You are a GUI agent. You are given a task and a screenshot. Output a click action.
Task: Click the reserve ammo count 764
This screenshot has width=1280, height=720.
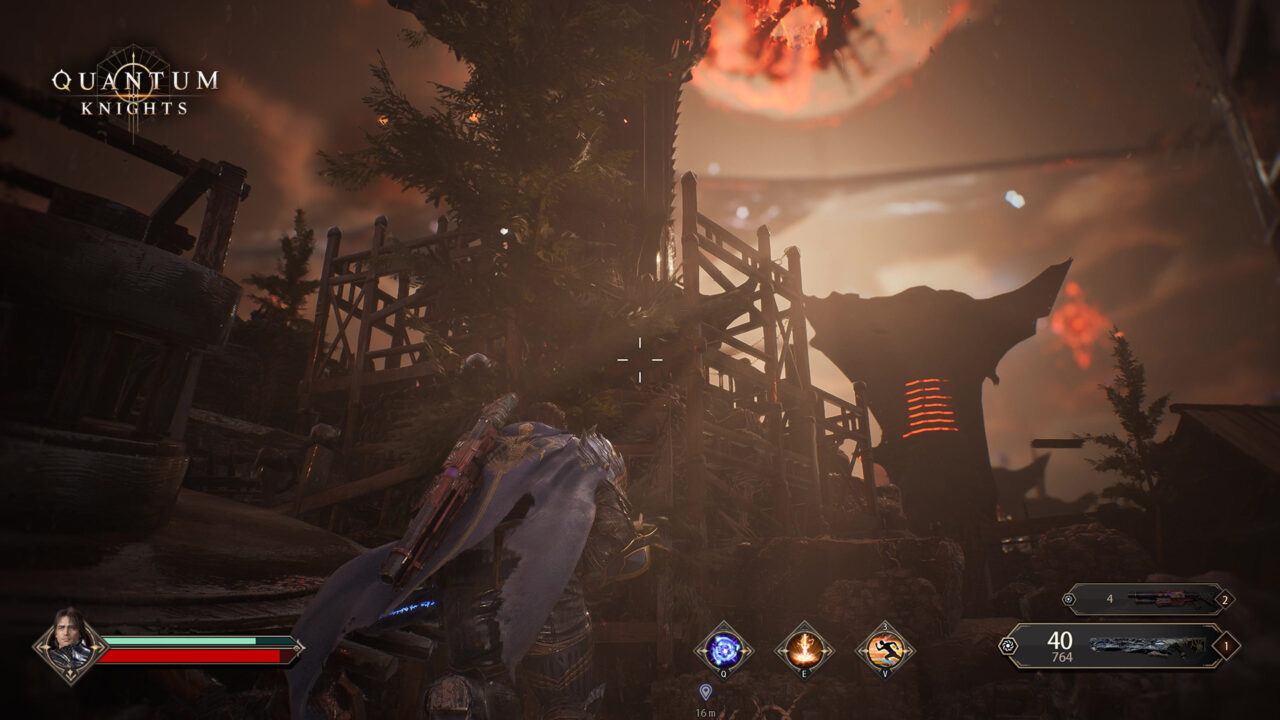(1062, 657)
